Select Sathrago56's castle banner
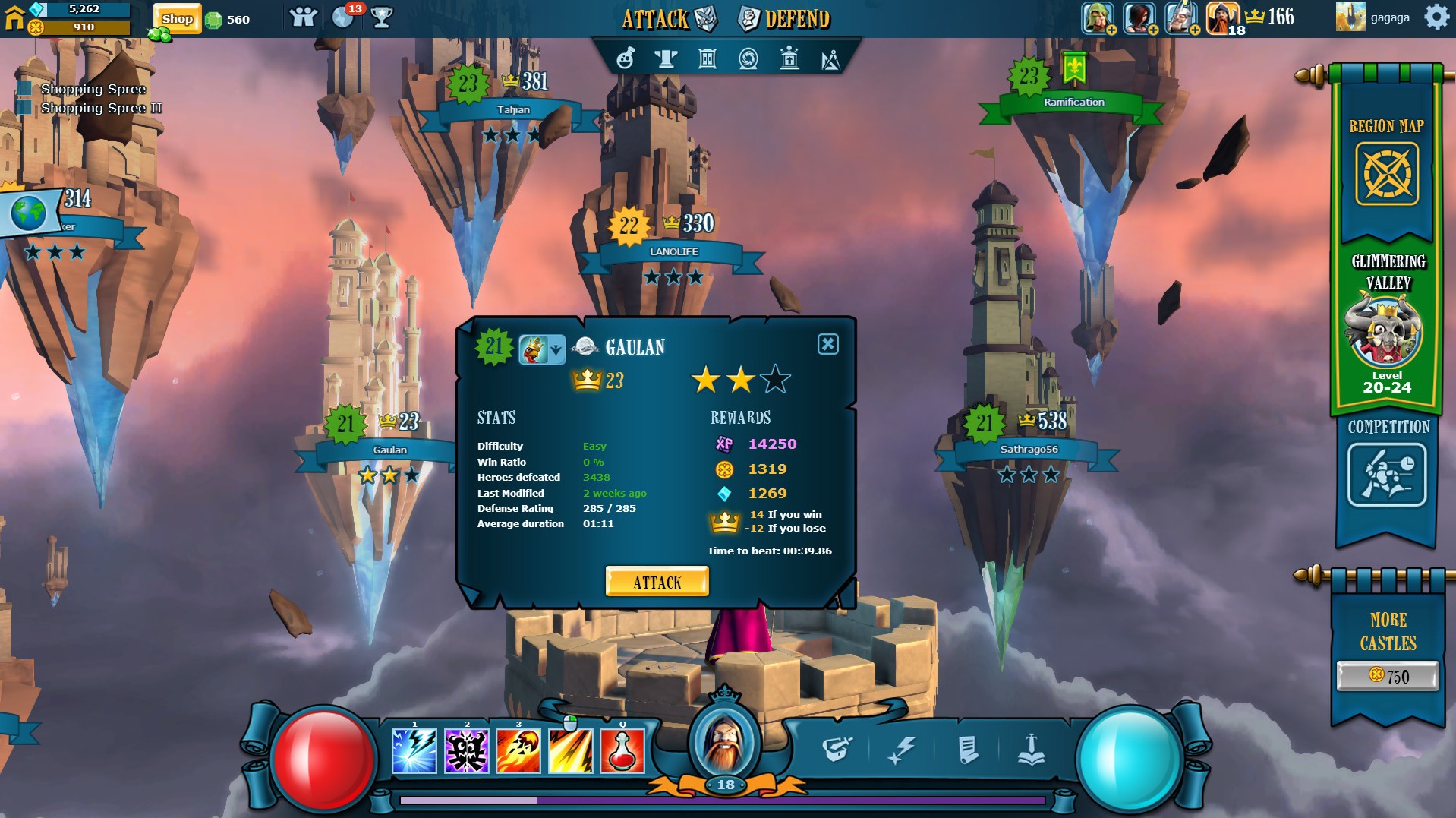1456x818 pixels. point(1029,450)
